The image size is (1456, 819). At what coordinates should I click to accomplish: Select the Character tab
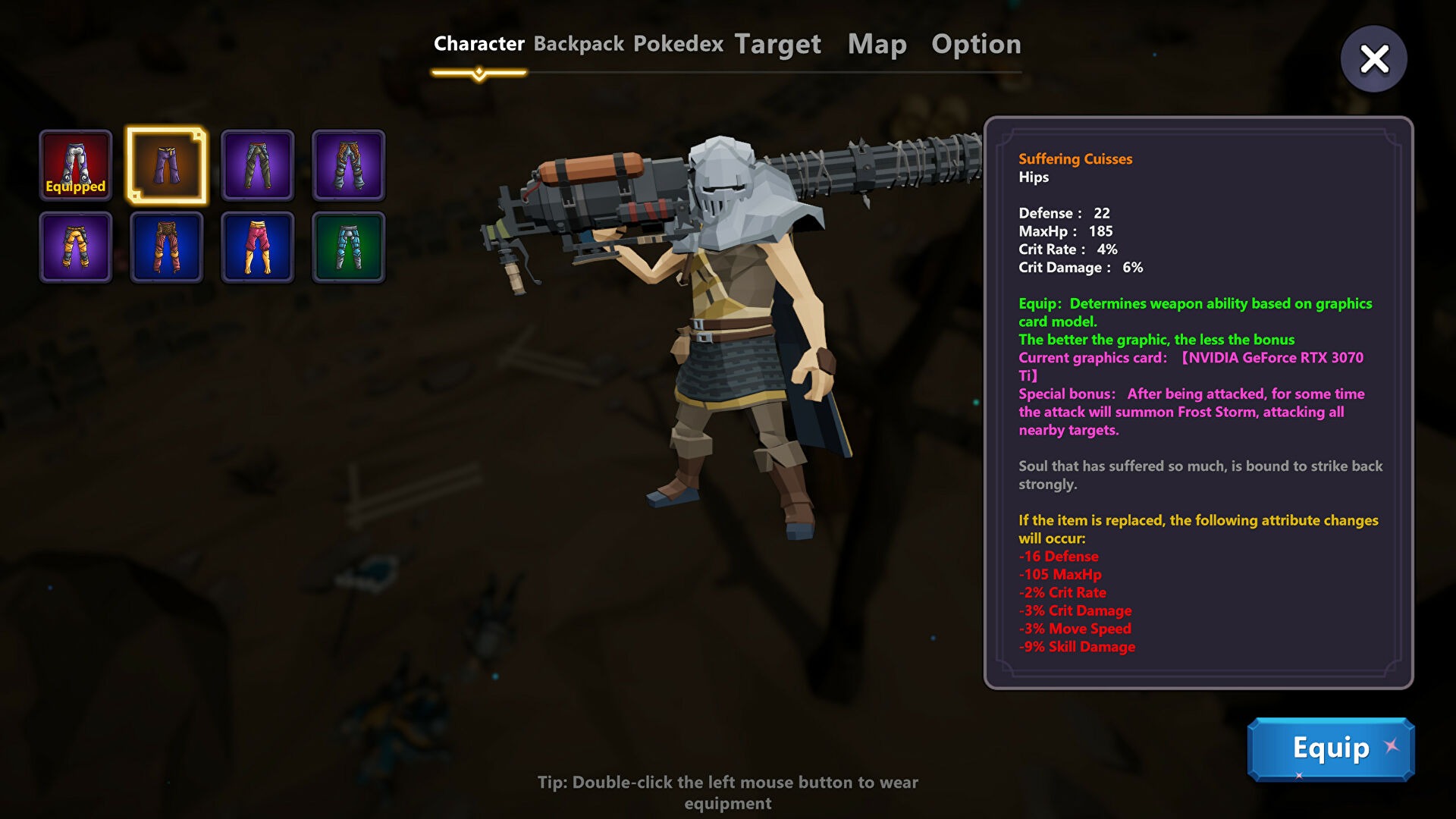(479, 44)
